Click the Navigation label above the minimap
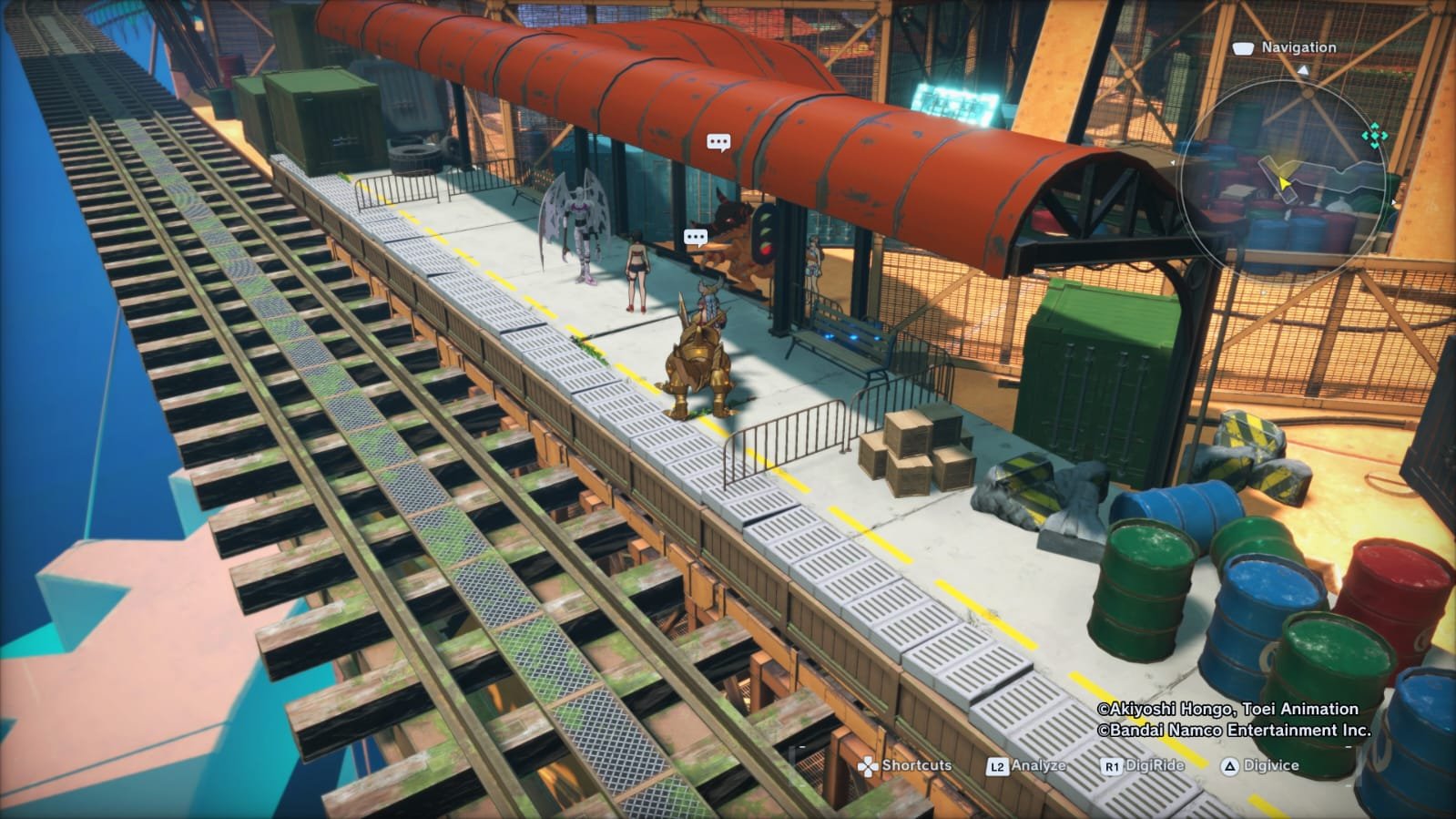1456x819 pixels. click(x=1298, y=47)
